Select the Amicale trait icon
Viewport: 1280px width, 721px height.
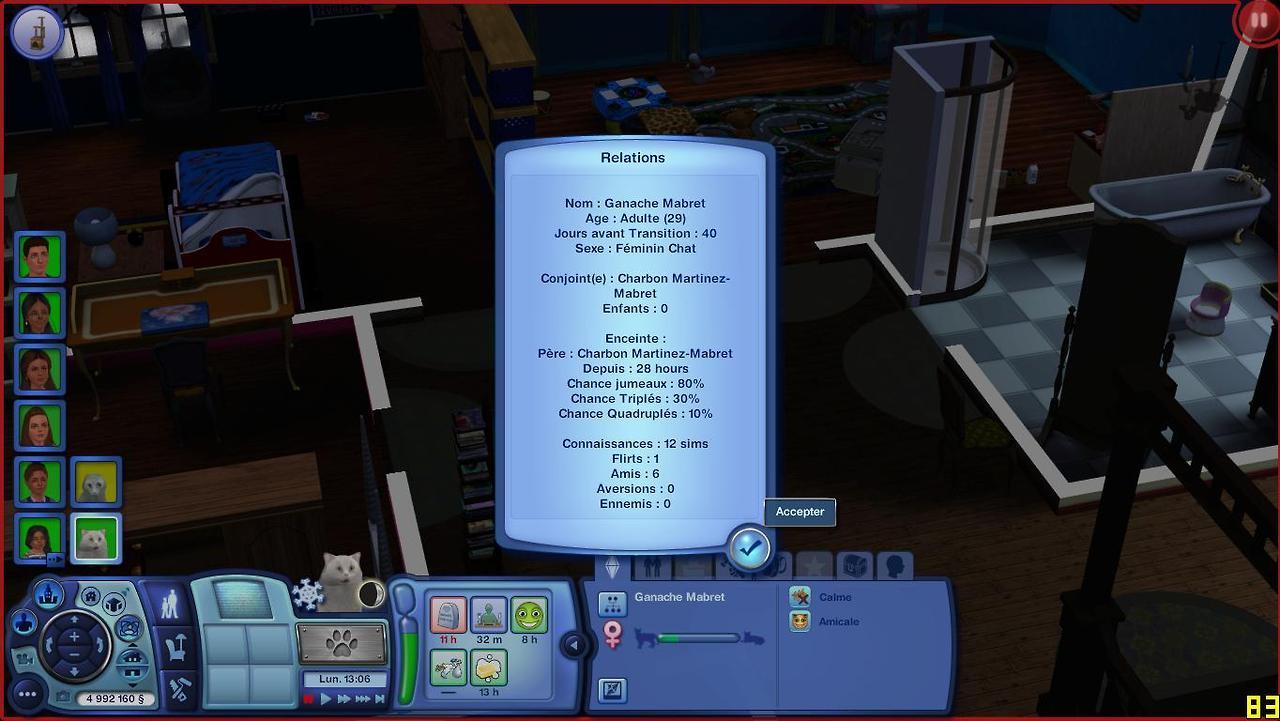[x=800, y=621]
